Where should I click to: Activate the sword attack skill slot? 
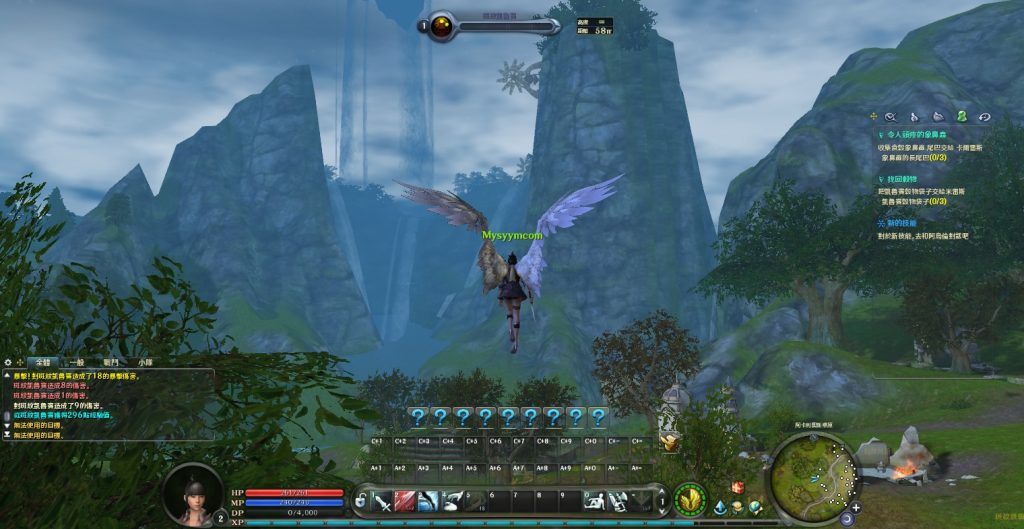point(382,500)
